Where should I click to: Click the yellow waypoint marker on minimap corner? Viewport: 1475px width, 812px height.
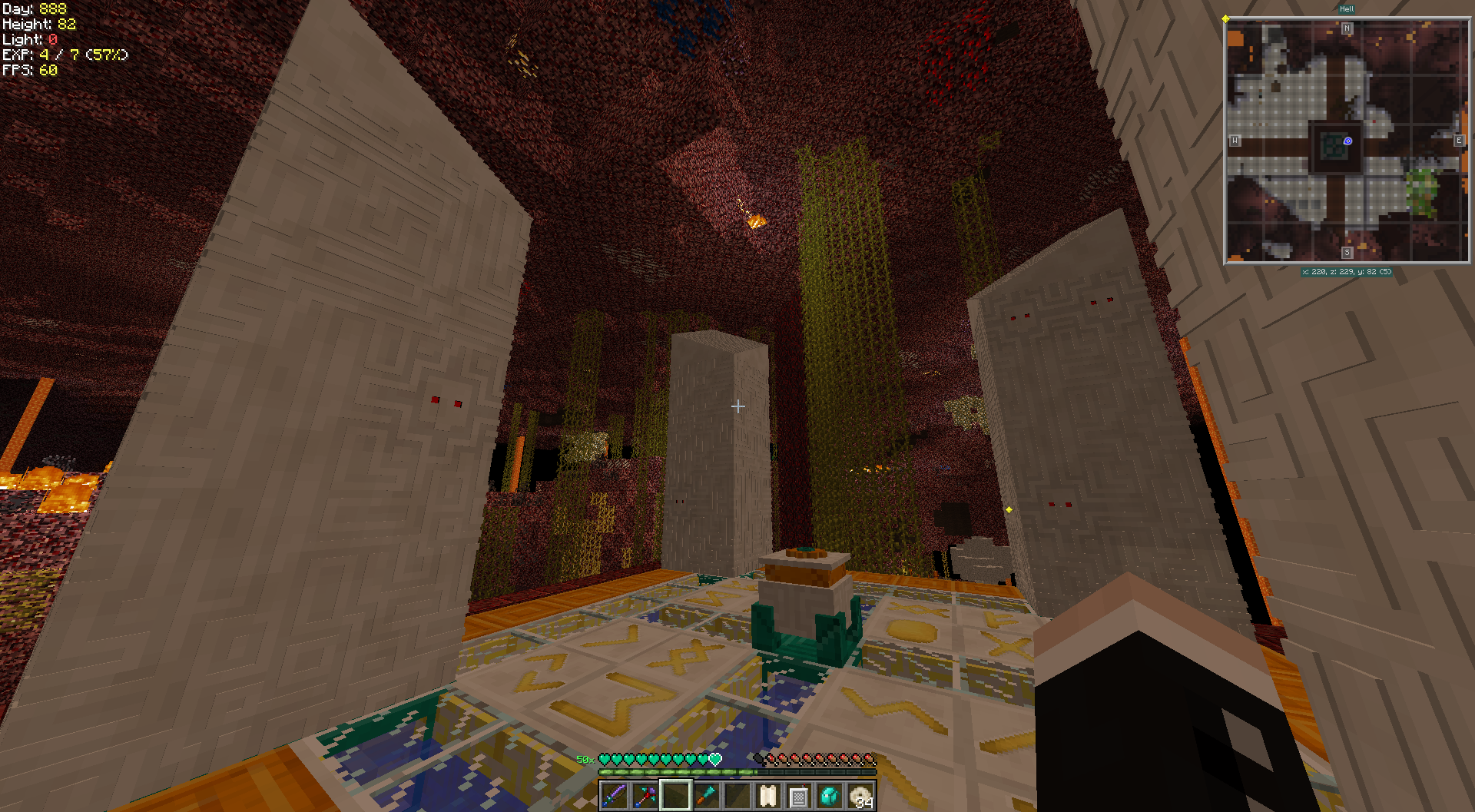click(x=1225, y=18)
